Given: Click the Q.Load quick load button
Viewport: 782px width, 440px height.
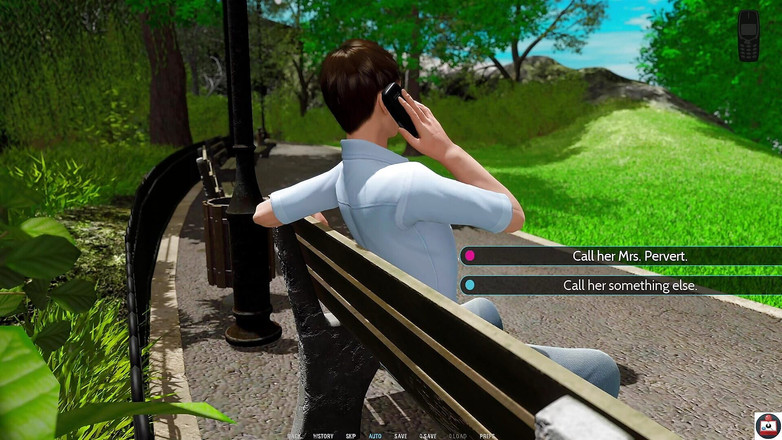Looking at the screenshot, I should tap(458, 436).
